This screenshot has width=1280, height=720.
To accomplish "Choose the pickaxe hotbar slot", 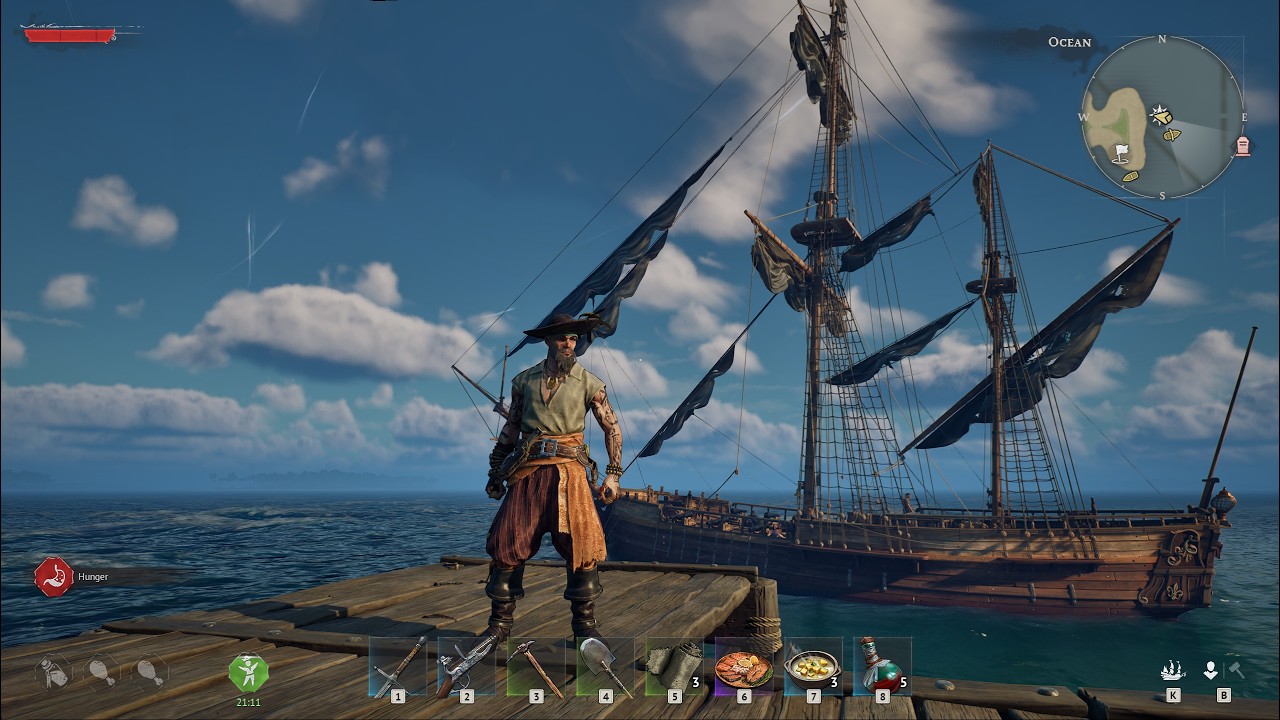I will pos(536,666).
